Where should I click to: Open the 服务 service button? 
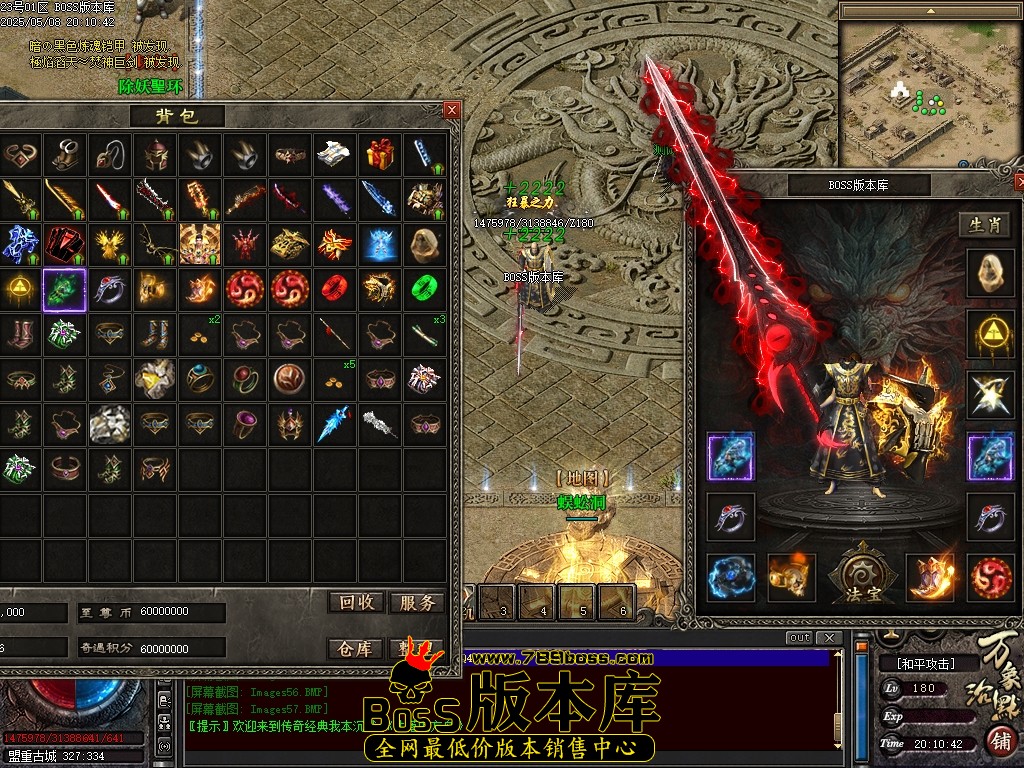coord(416,602)
